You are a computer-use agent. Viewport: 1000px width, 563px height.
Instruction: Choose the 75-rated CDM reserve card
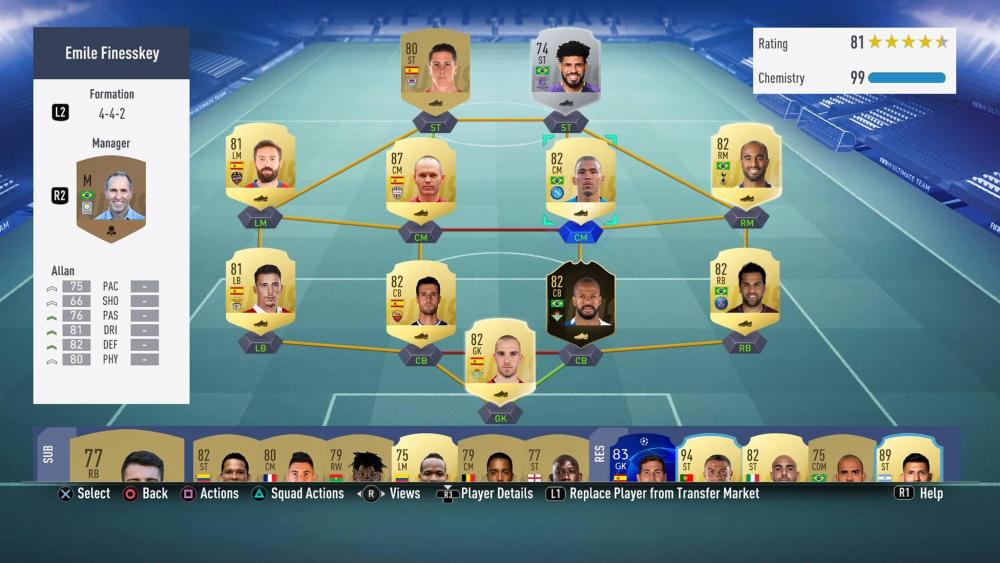[840, 459]
